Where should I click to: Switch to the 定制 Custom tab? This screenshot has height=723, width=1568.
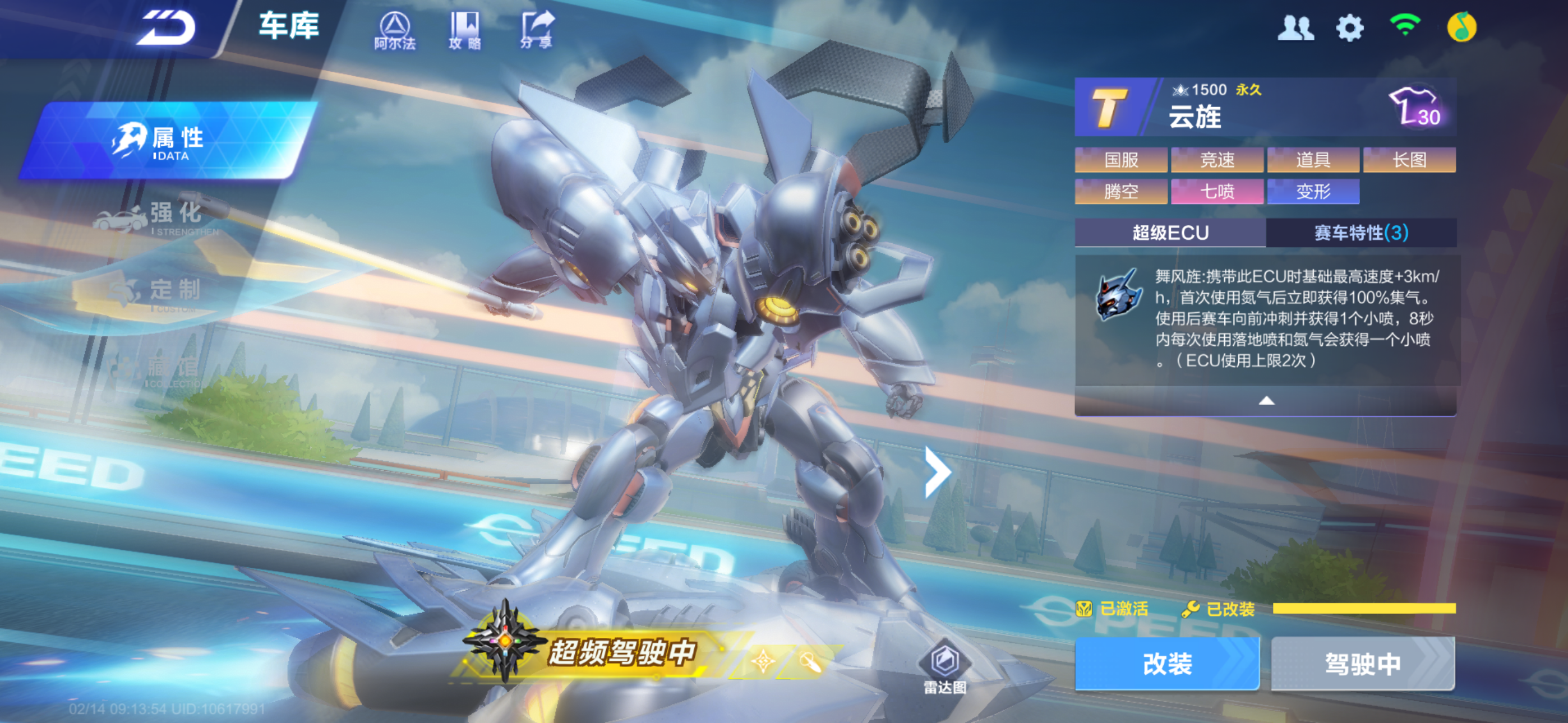164,293
